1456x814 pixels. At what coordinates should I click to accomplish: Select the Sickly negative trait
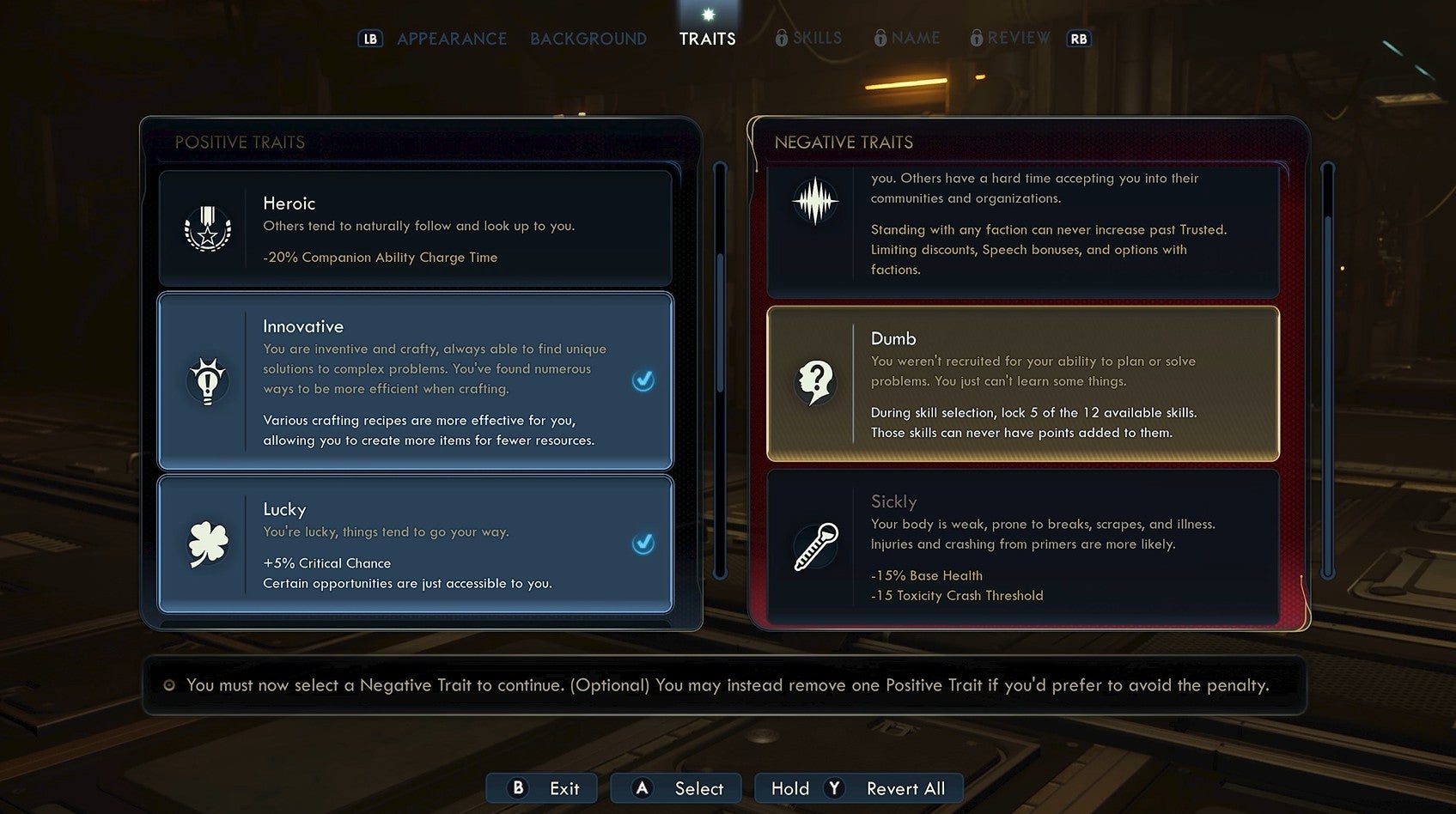[x=1022, y=547]
